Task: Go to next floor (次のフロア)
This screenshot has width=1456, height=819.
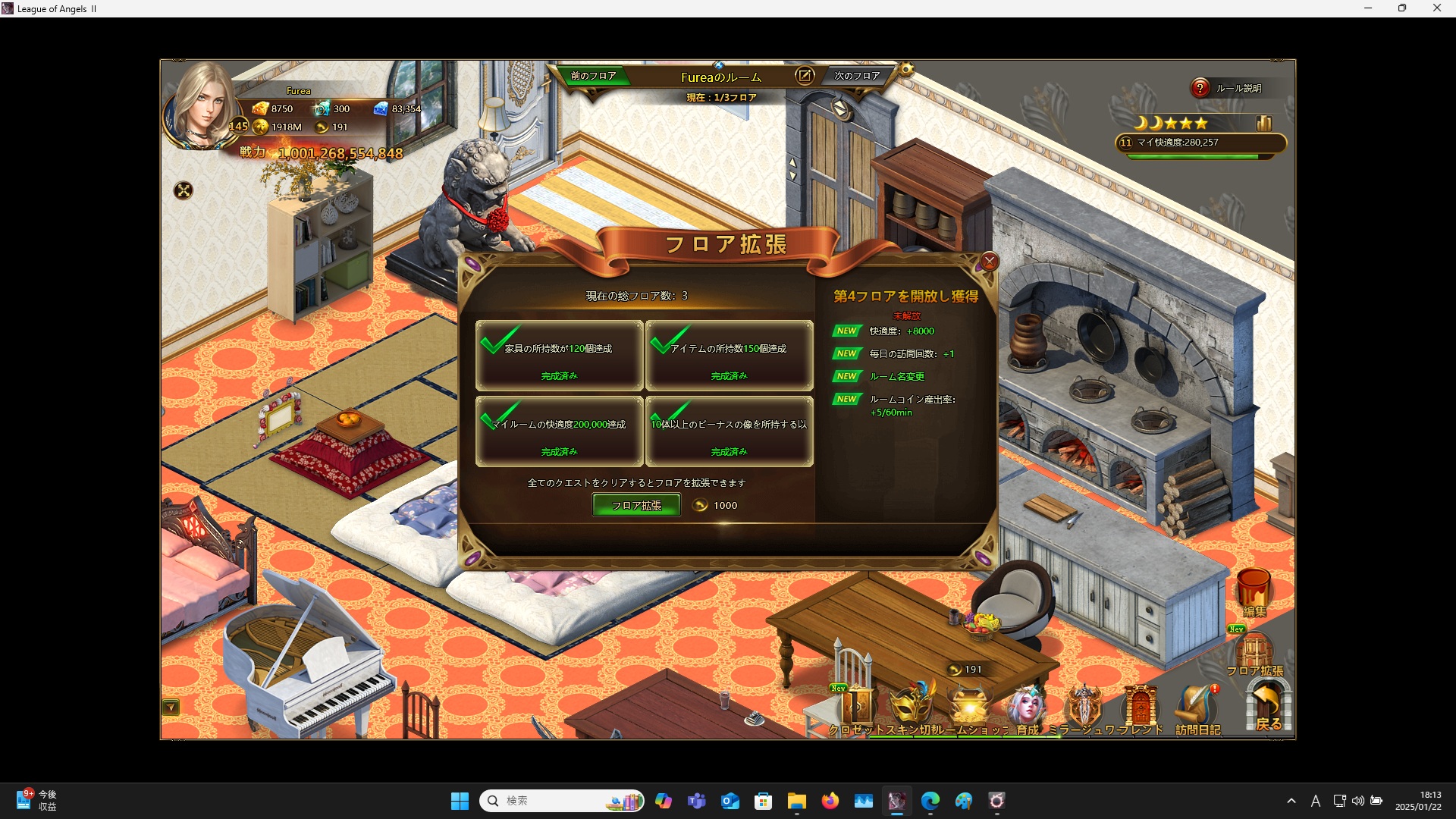Action: pos(857,76)
